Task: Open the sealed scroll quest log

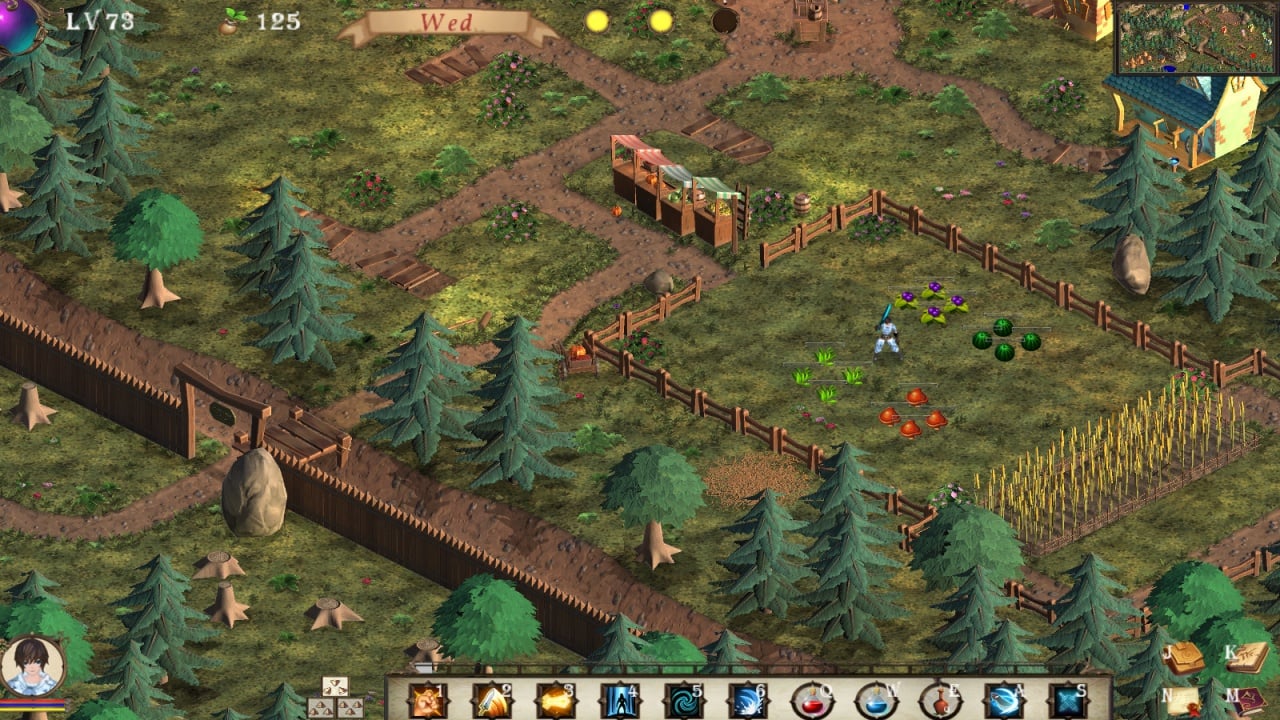Action: tap(1183, 701)
